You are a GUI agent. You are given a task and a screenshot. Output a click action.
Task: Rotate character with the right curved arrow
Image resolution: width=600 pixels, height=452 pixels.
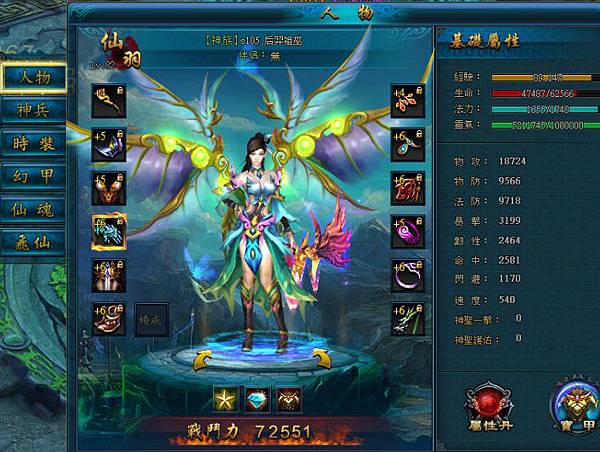click(x=322, y=357)
